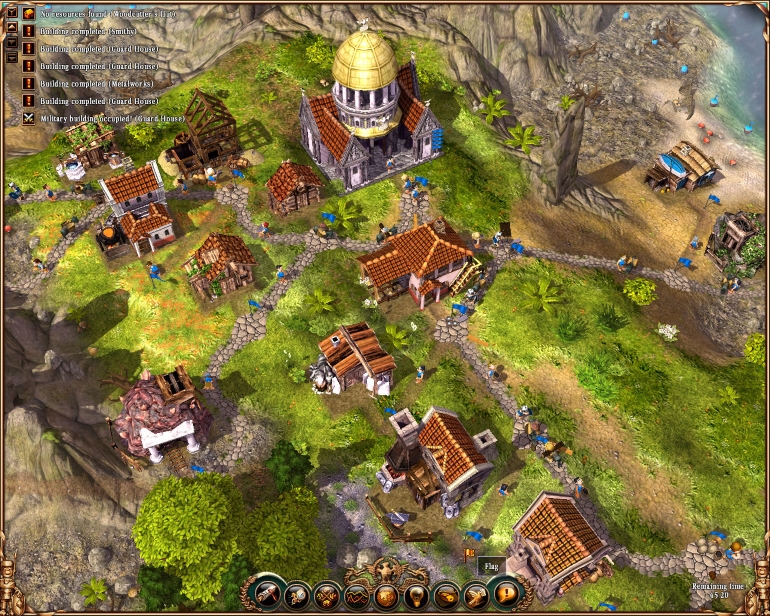This screenshot has height=616, width=770.
Task: Open the exclamation mark messages button
Action: click(x=507, y=595)
